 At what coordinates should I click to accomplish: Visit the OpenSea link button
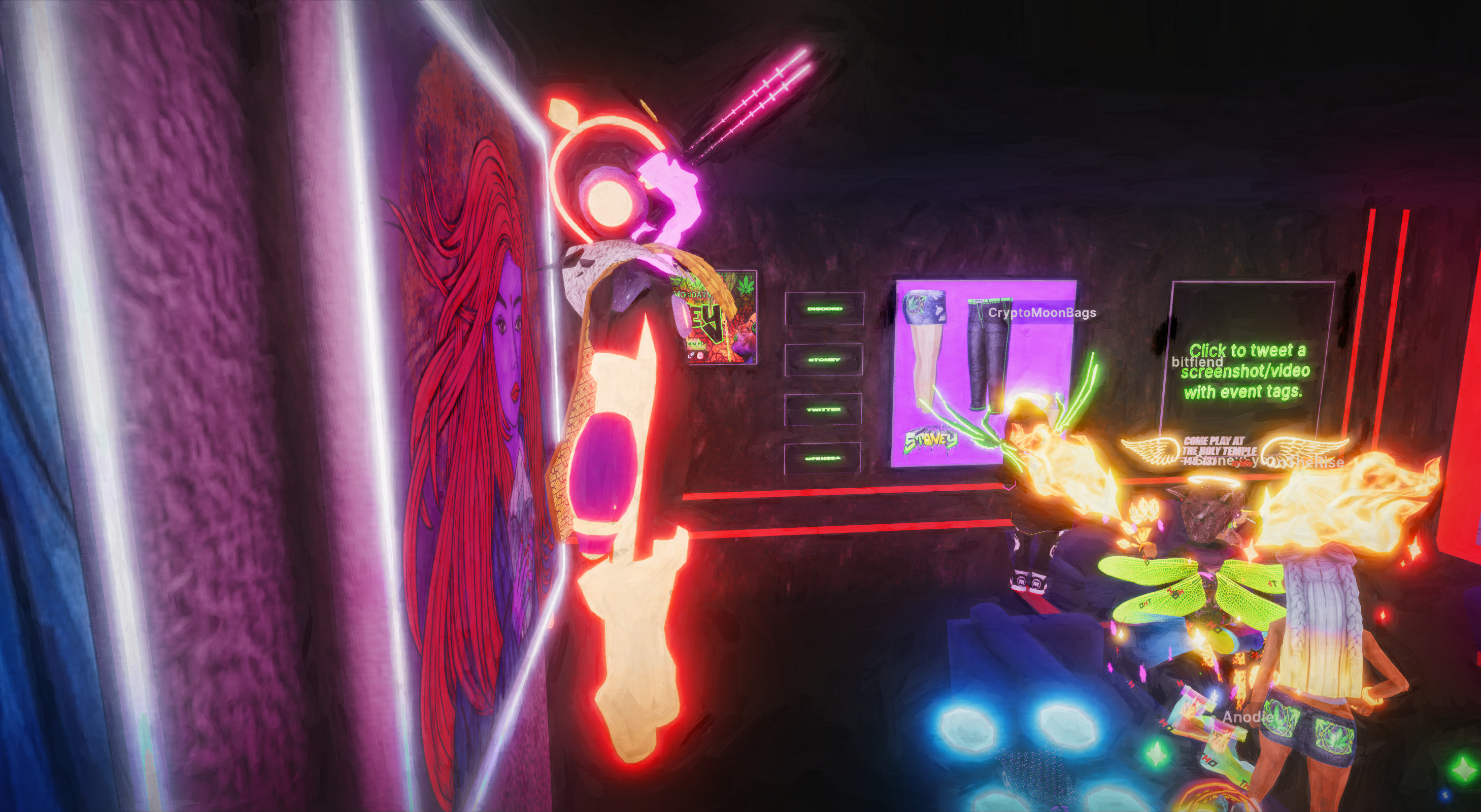point(823,458)
